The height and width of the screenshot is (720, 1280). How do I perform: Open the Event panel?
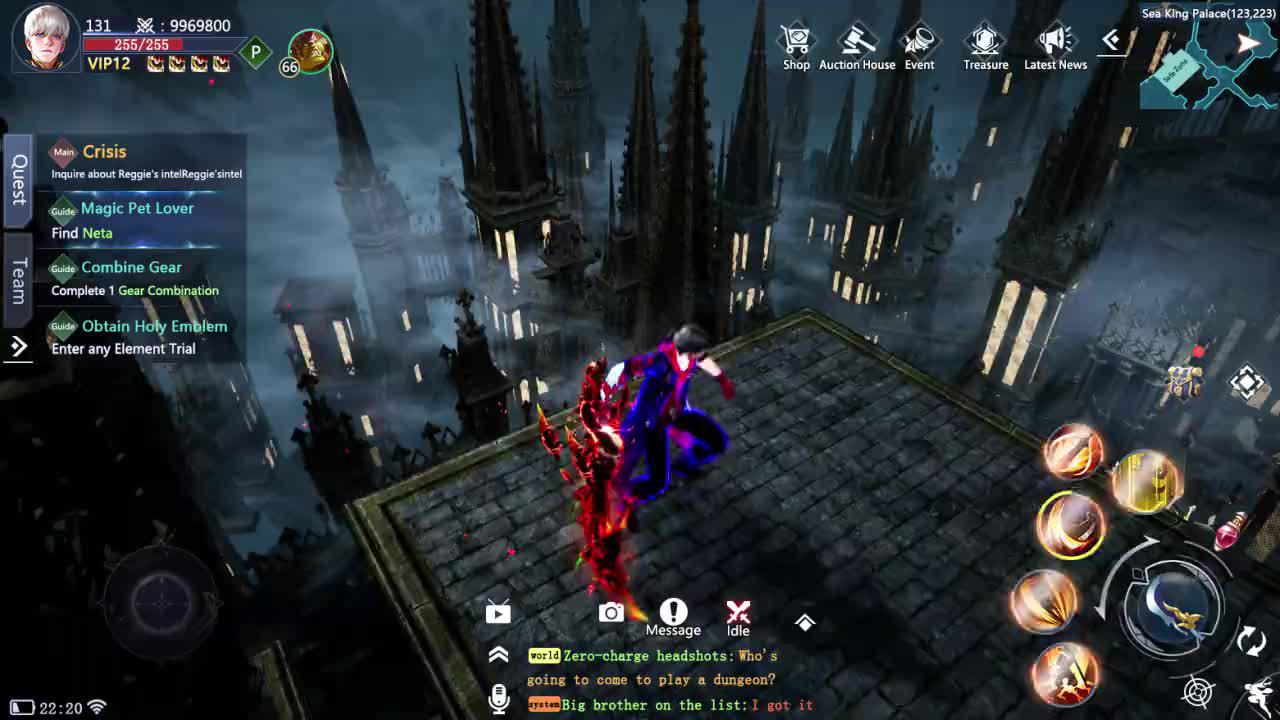coord(919,40)
